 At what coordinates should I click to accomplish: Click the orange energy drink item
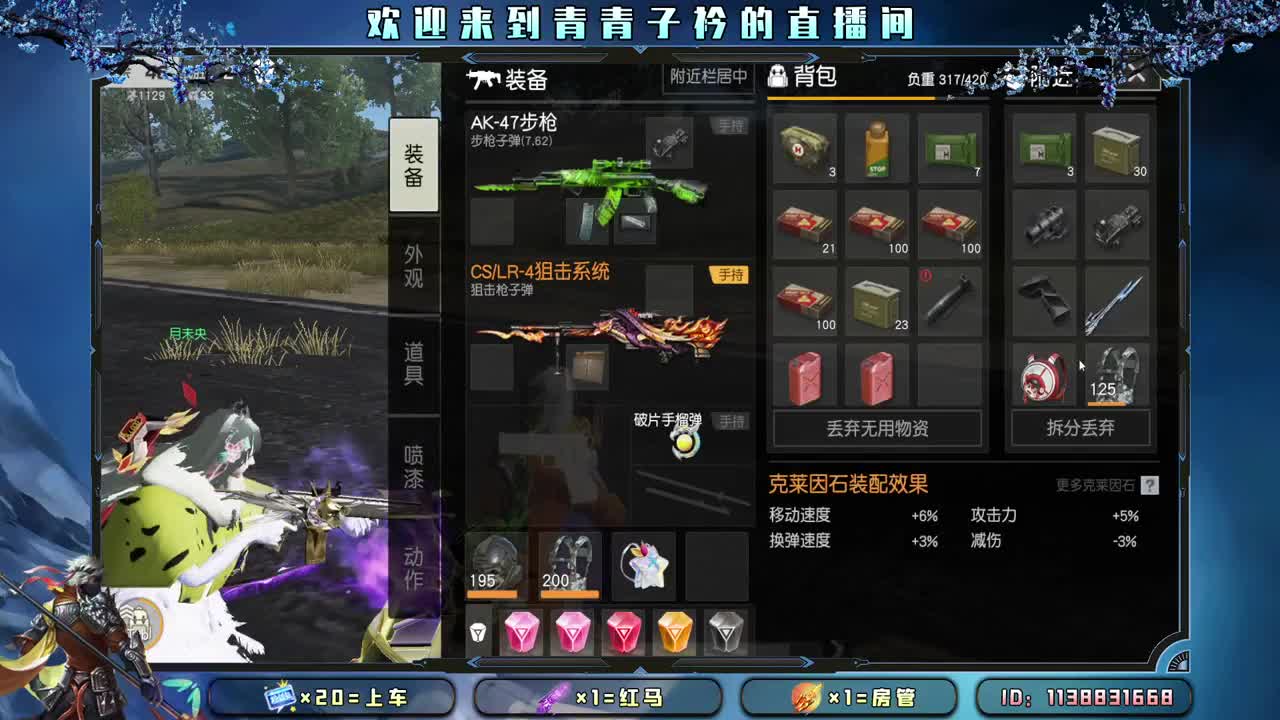[877, 148]
